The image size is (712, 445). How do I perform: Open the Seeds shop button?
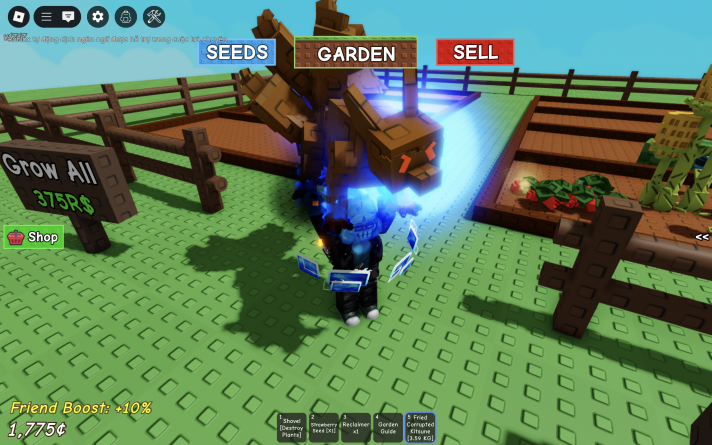[237, 53]
